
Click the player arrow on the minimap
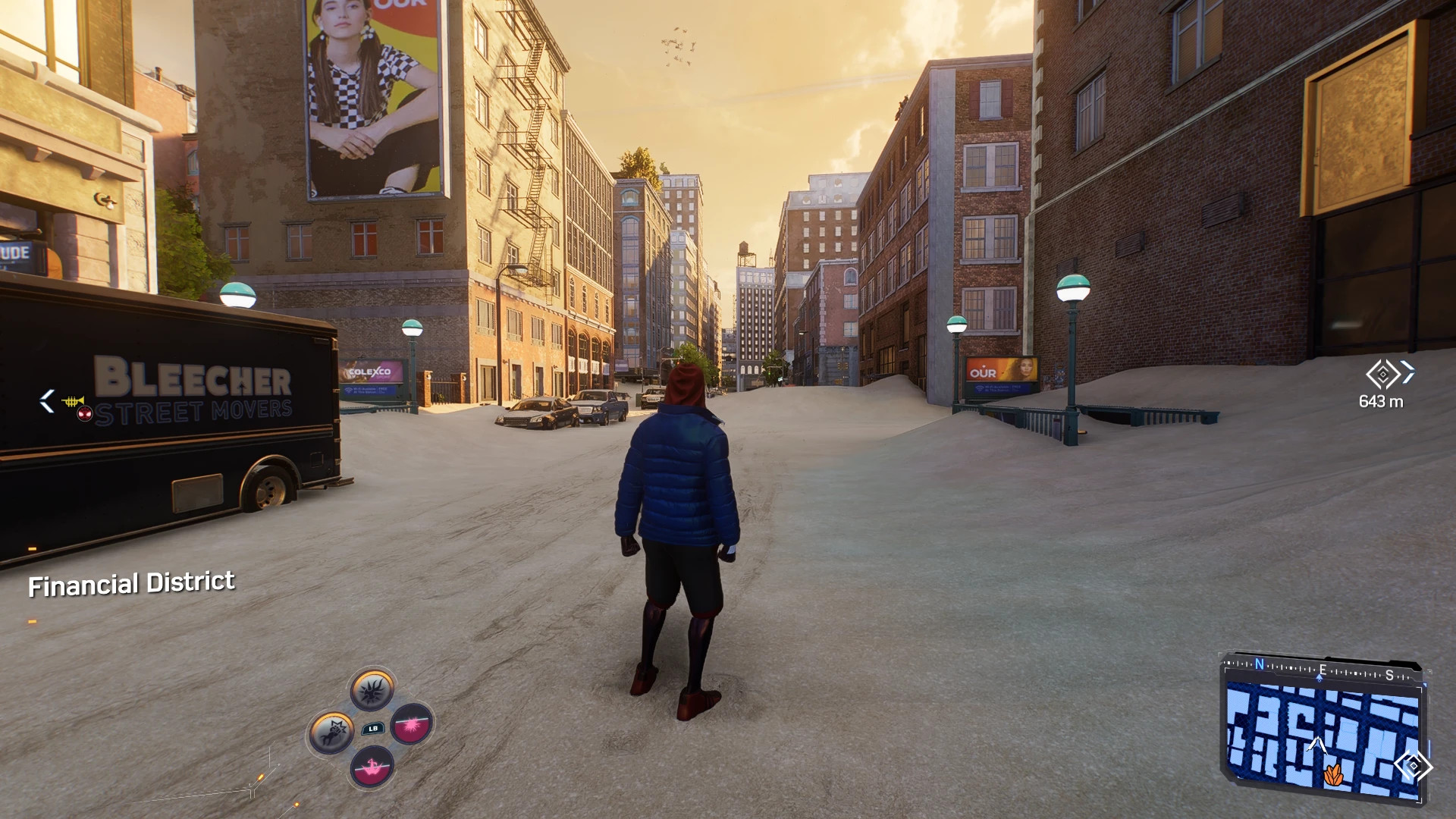pyautogui.click(x=1318, y=745)
